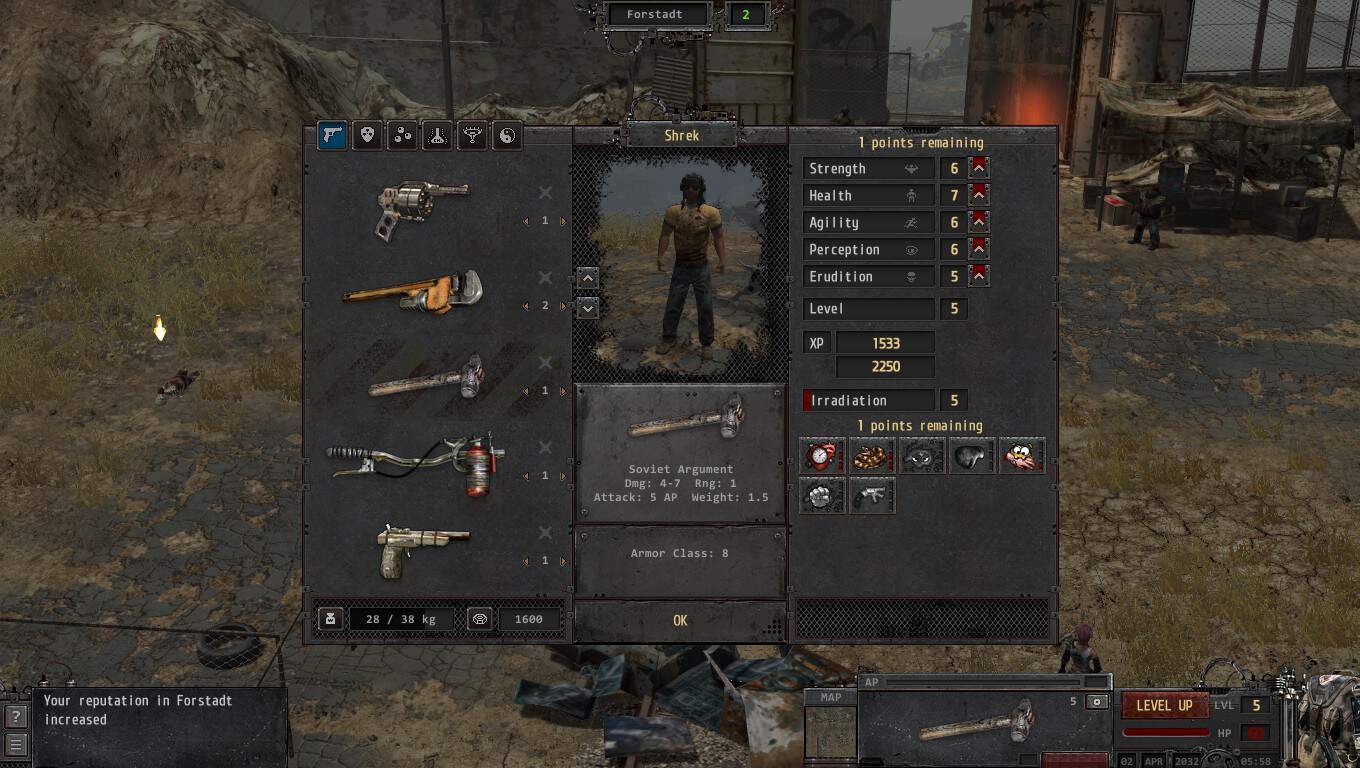
Task: Open the gas mask equipment category icon
Action: click(x=368, y=135)
